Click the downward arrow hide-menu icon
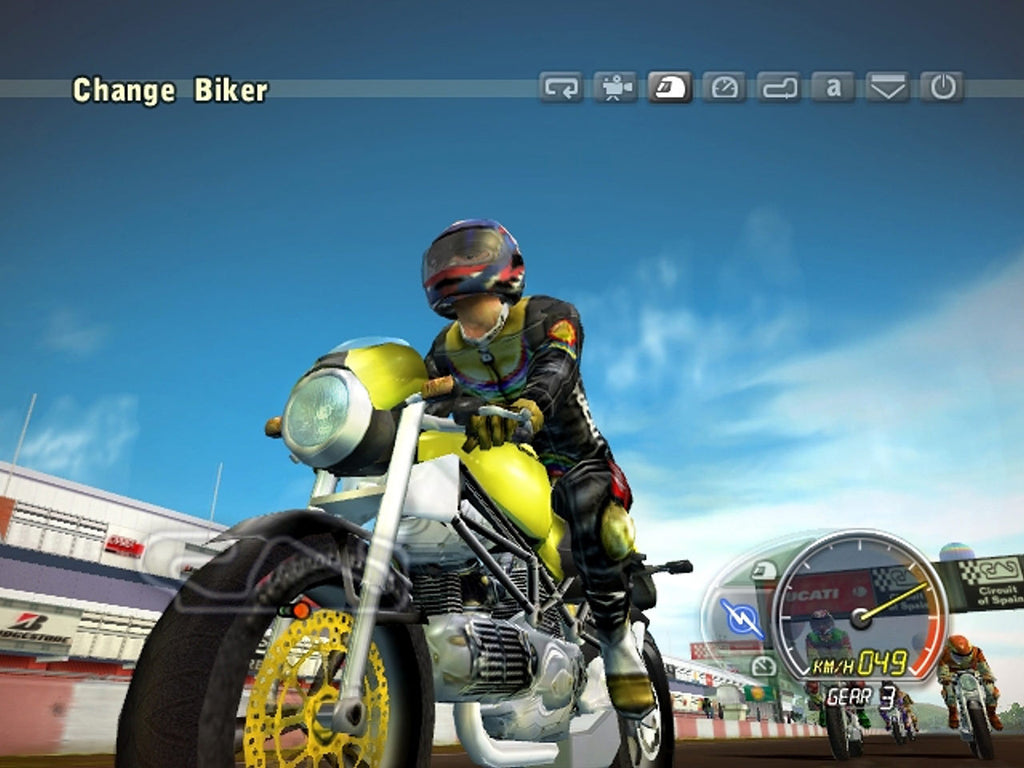The height and width of the screenshot is (768, 1024). [x=887, y=88]
